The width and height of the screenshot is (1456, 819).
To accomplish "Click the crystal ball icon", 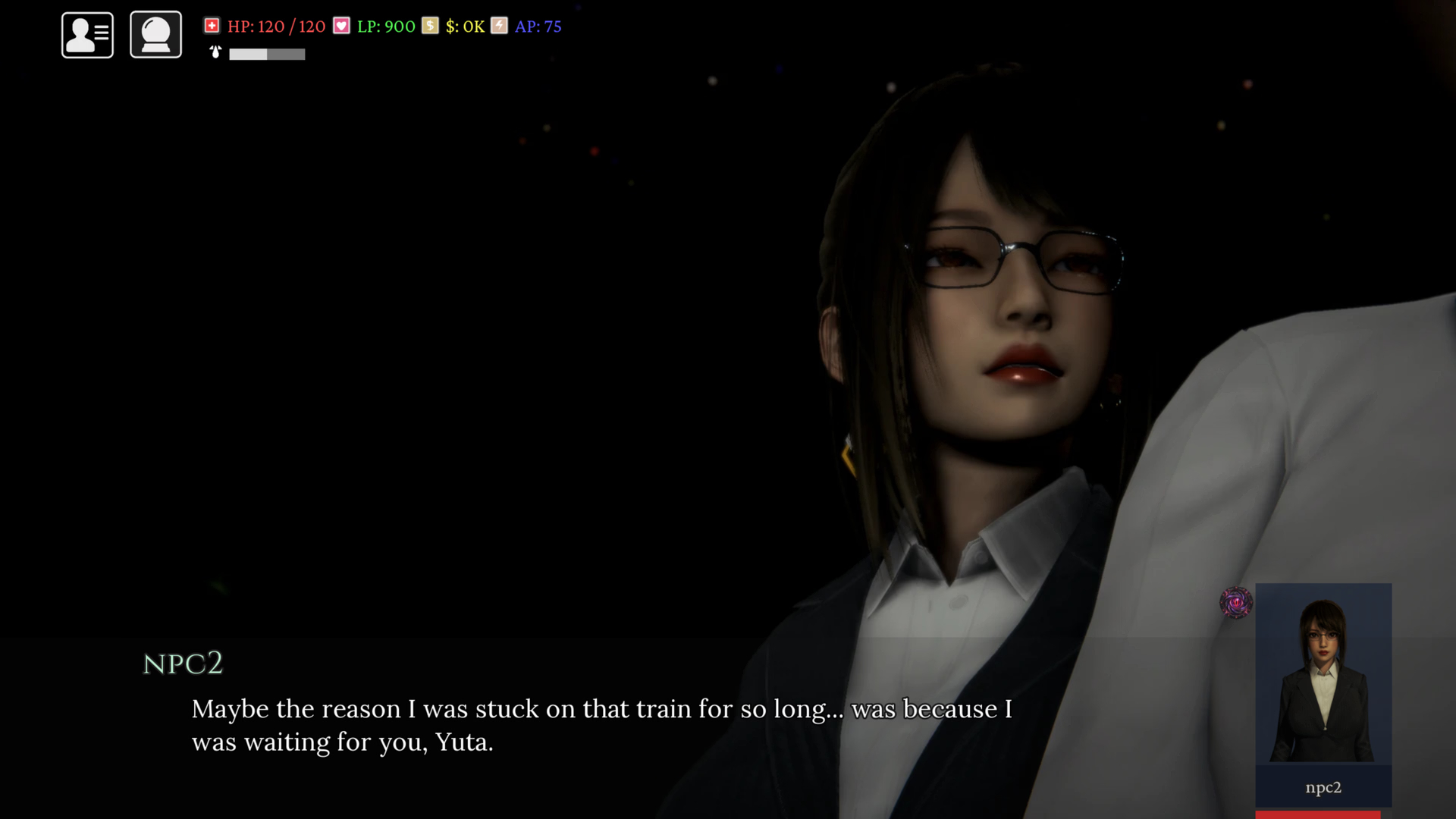I will (x=155, y=35).
